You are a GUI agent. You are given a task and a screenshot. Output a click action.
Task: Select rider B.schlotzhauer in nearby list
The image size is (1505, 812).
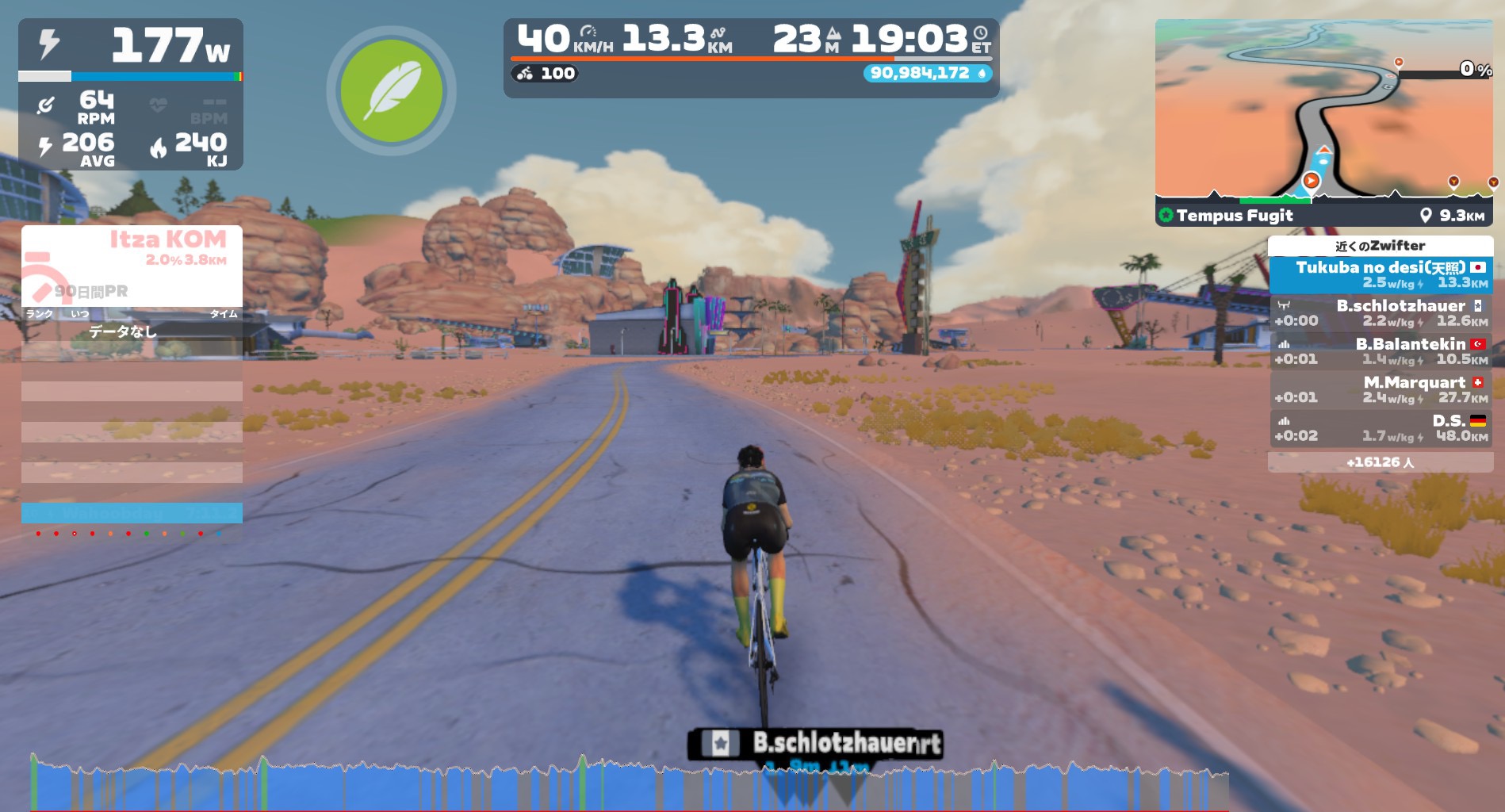(x=1380, y=313)
